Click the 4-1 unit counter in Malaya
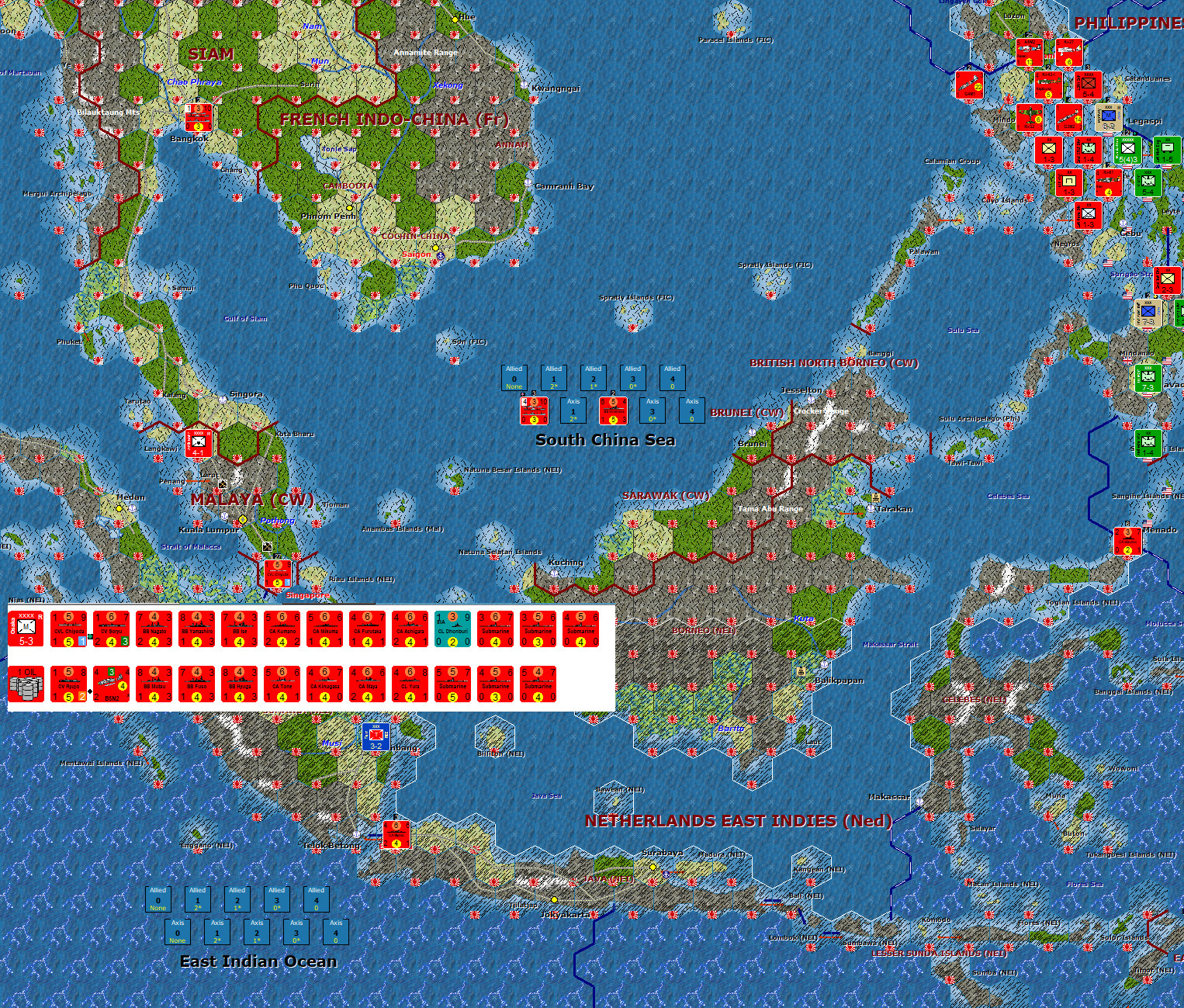Image resolution: width=1184 pixels, height=1008 pixels. pyautogui.click(x=199, y=443)
